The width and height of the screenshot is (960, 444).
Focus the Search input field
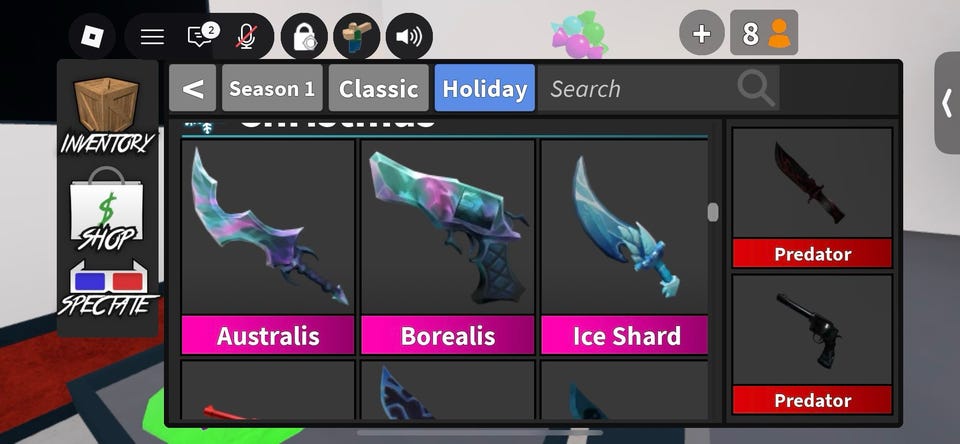640,89
